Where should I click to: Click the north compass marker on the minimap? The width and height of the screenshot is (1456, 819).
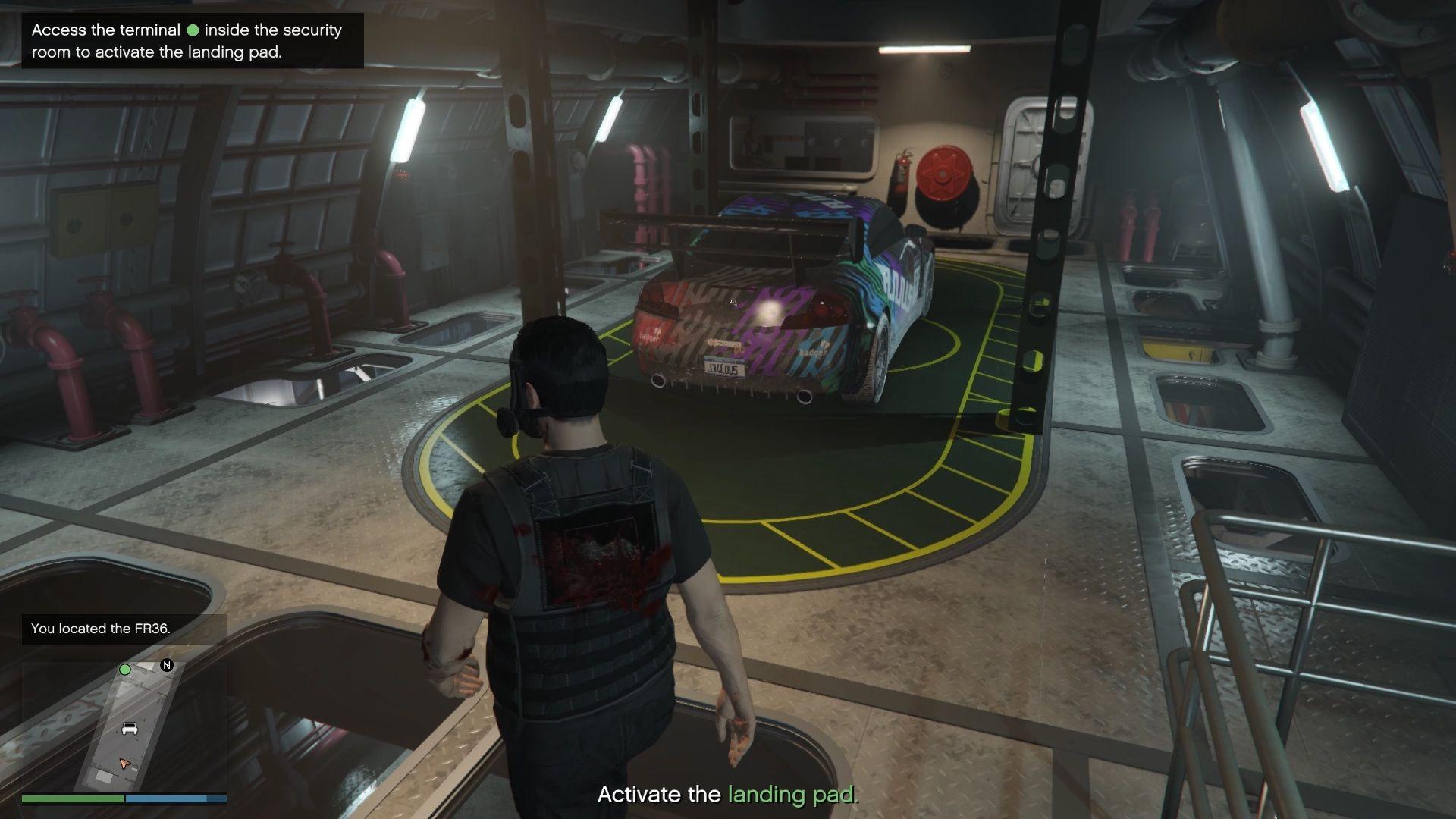point(167,665)
